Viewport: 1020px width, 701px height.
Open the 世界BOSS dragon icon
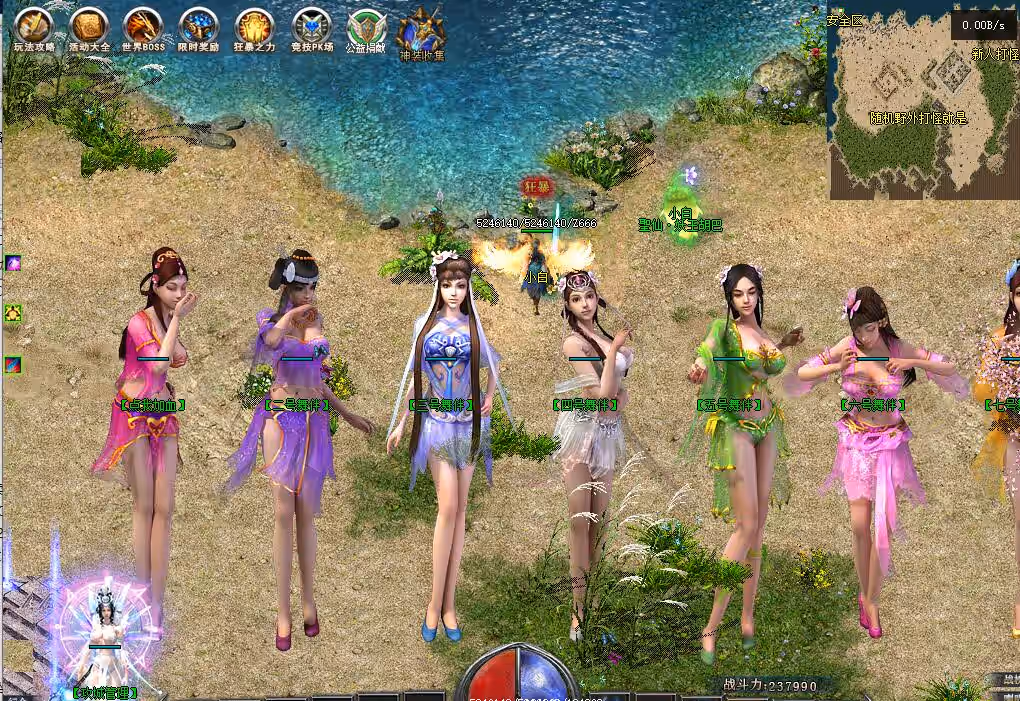[x=143, y=26]
